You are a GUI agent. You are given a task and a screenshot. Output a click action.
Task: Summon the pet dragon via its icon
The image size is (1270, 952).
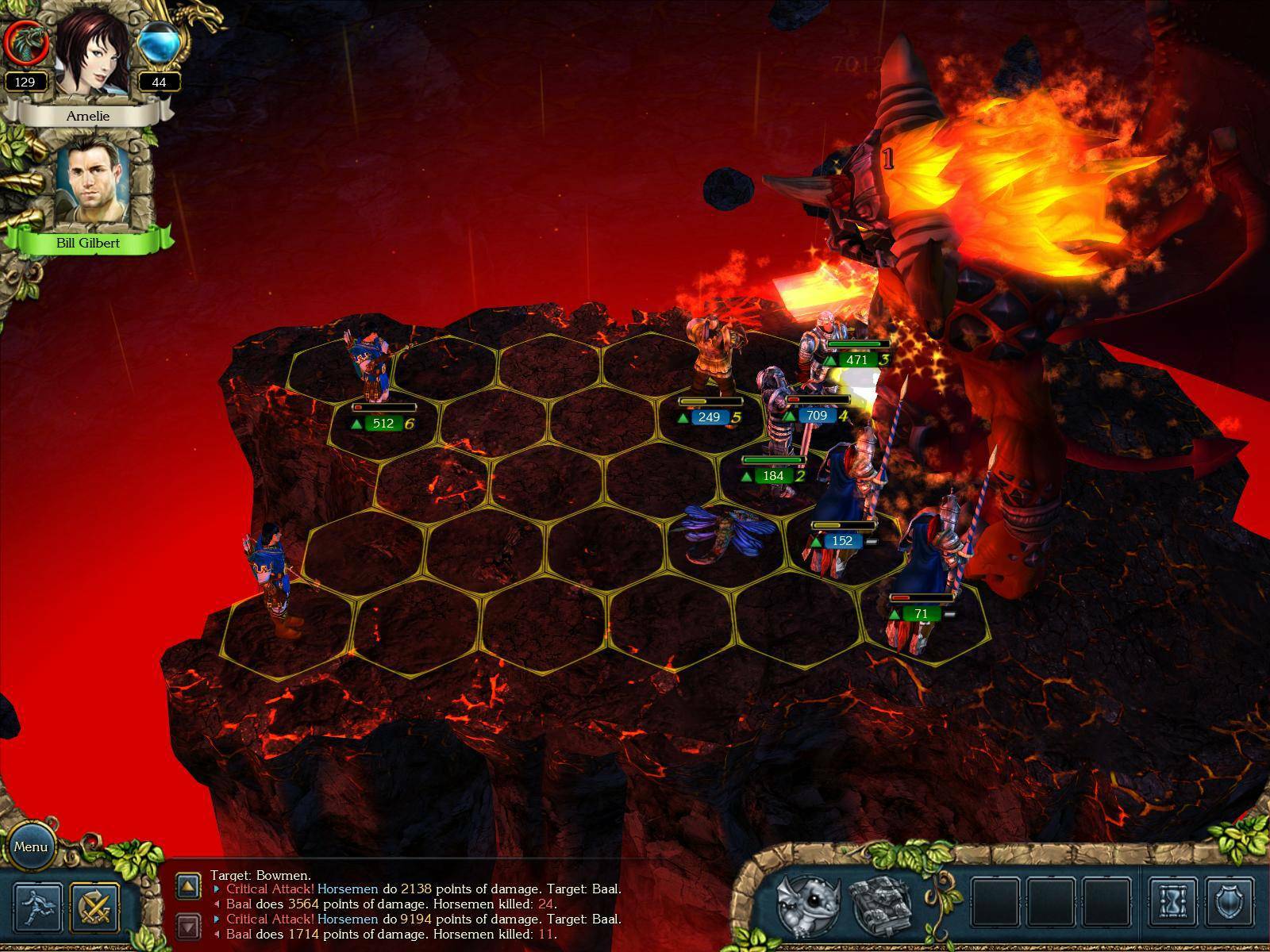[x=808, y=904]
